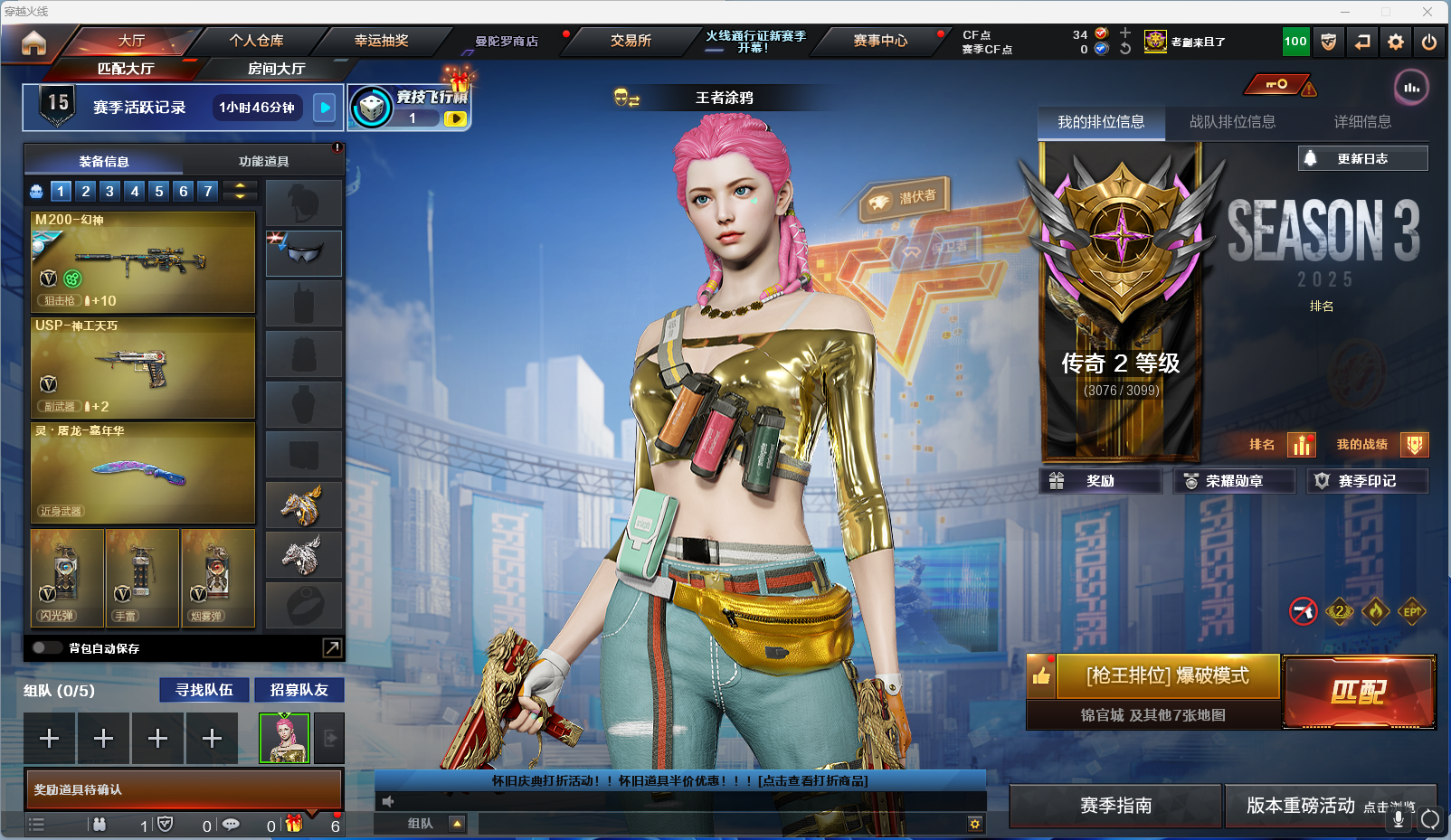Select the USP-神工天巧 pistol slot
Viewport: 1451px width, 840px height.
click(143, 367)
